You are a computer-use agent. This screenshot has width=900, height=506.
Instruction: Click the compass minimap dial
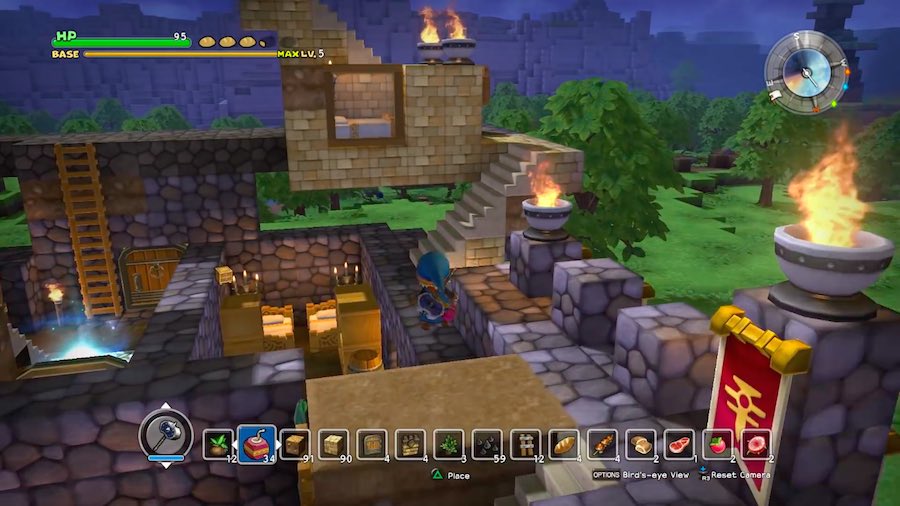pos(805,72)
